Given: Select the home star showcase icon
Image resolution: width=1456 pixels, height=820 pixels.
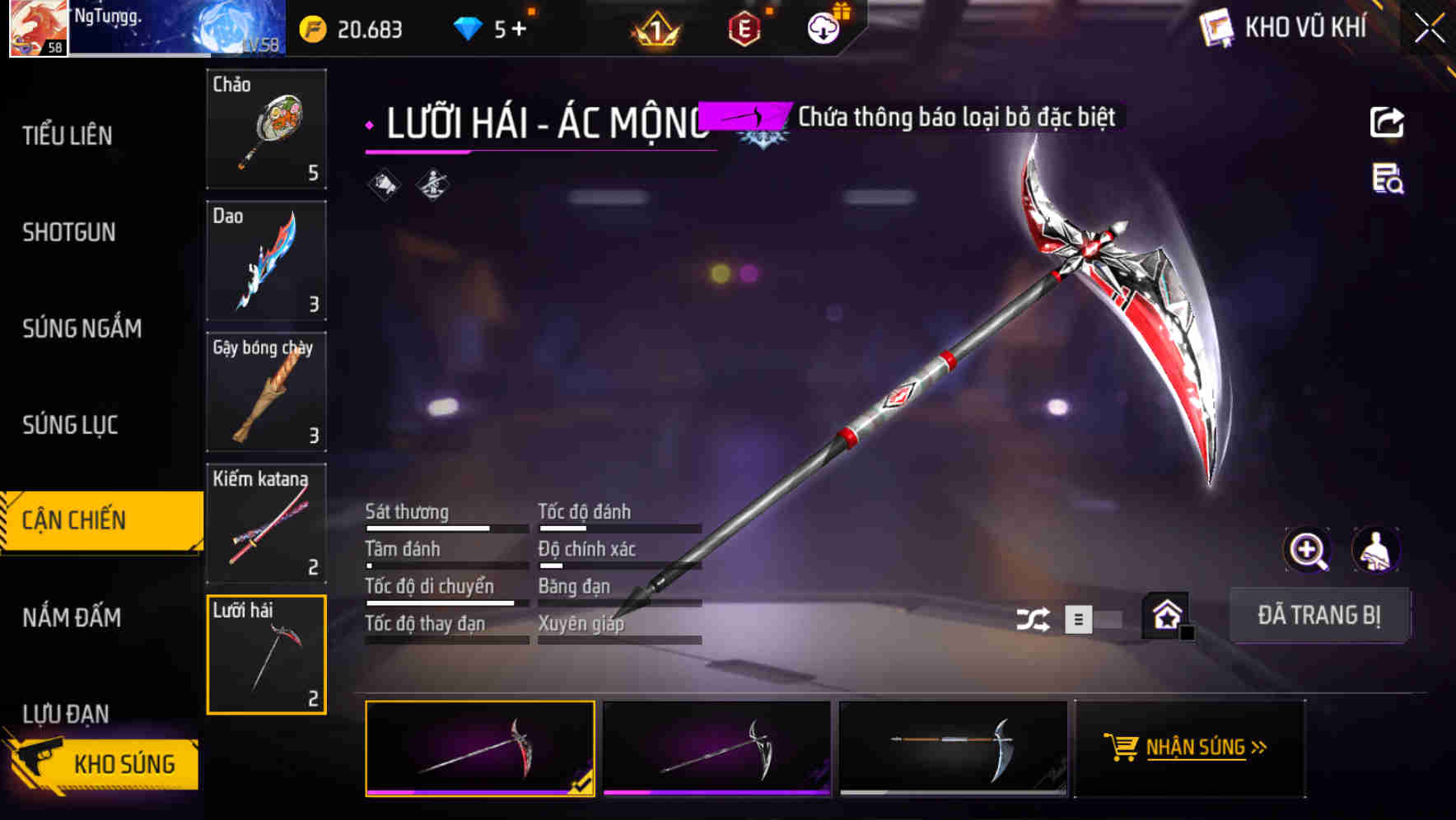Looking at the screenshot, I should point(1165,616).
